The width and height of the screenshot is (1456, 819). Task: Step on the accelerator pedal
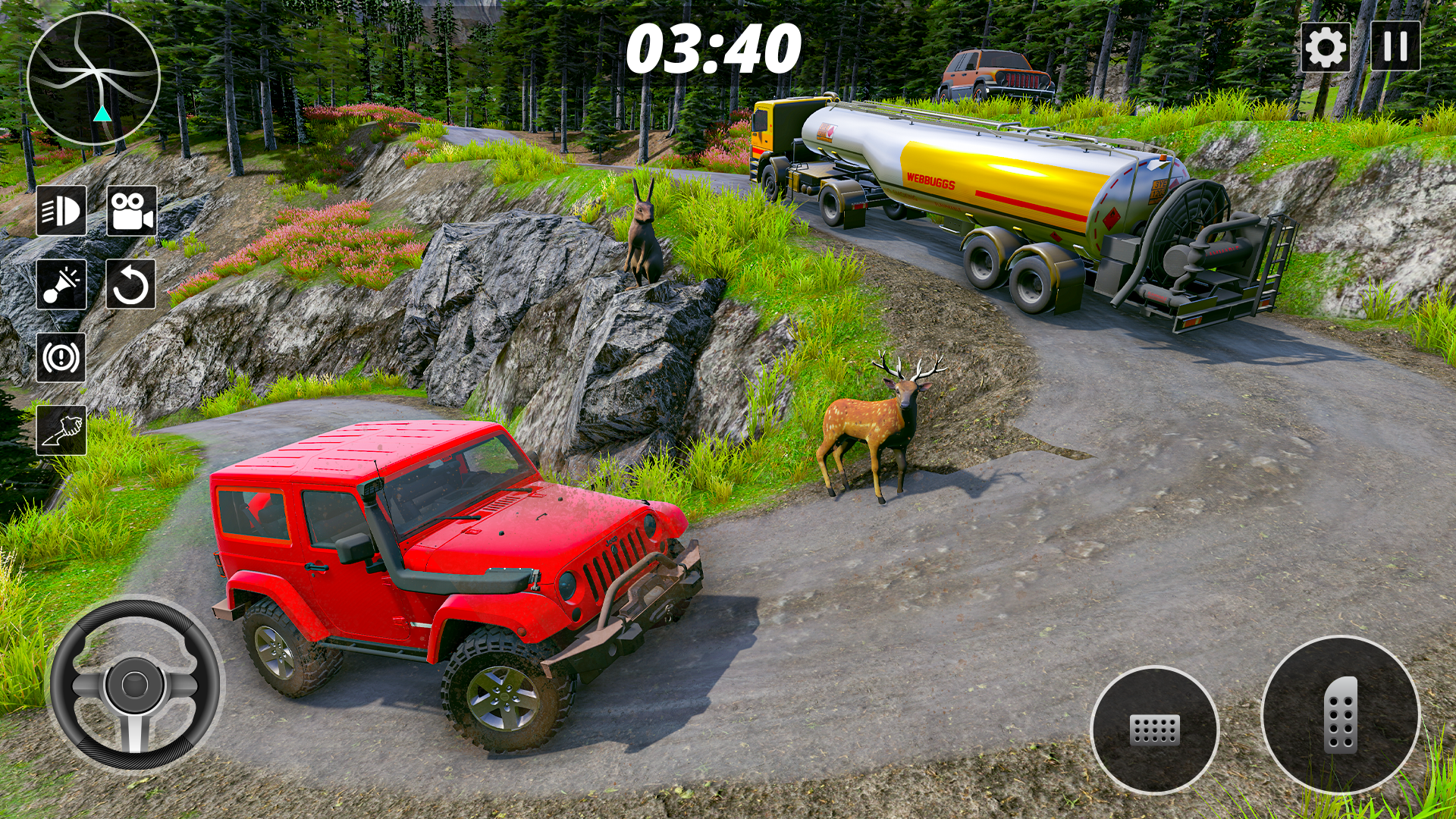tap(1340, 714)
